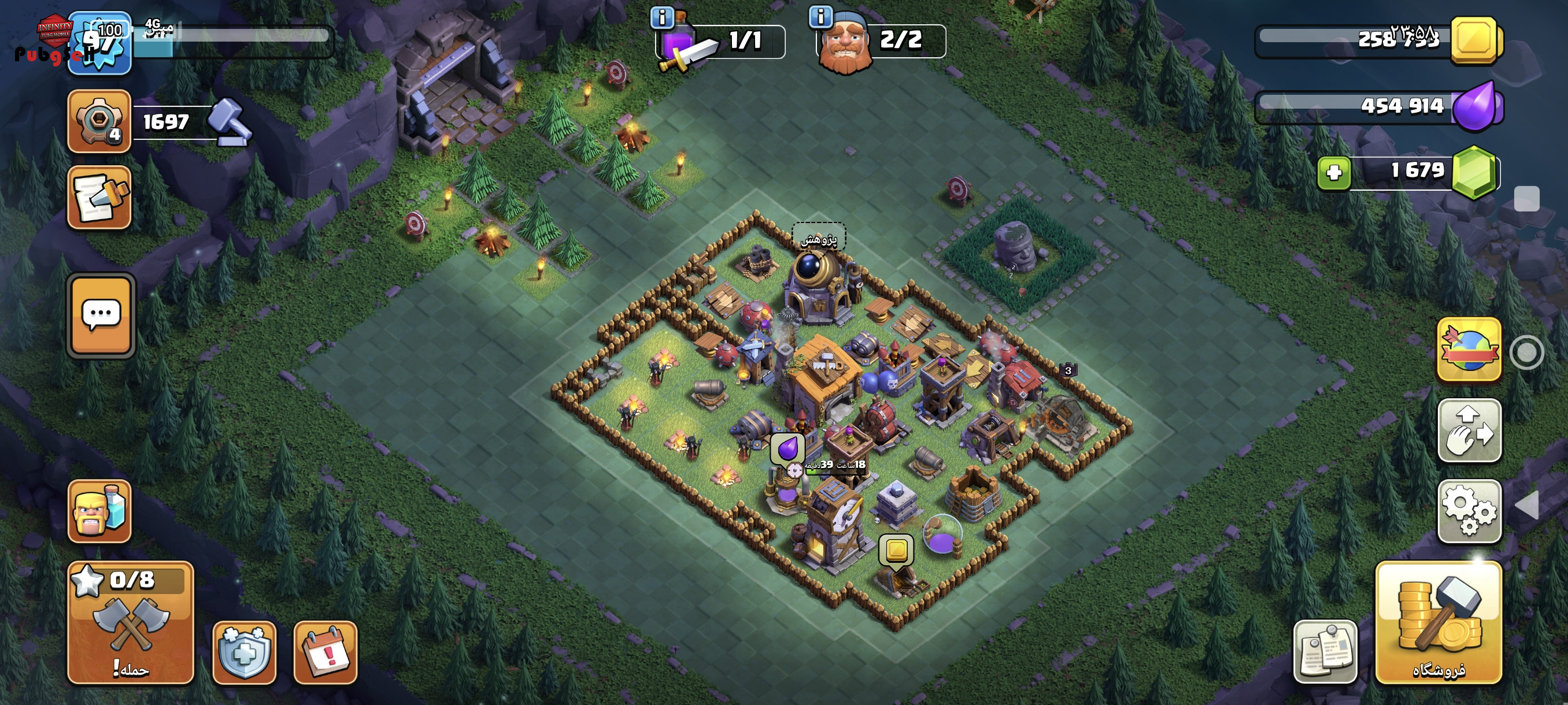
Task: Open the shop with the hammer and coins
Action: point(1438,622)
